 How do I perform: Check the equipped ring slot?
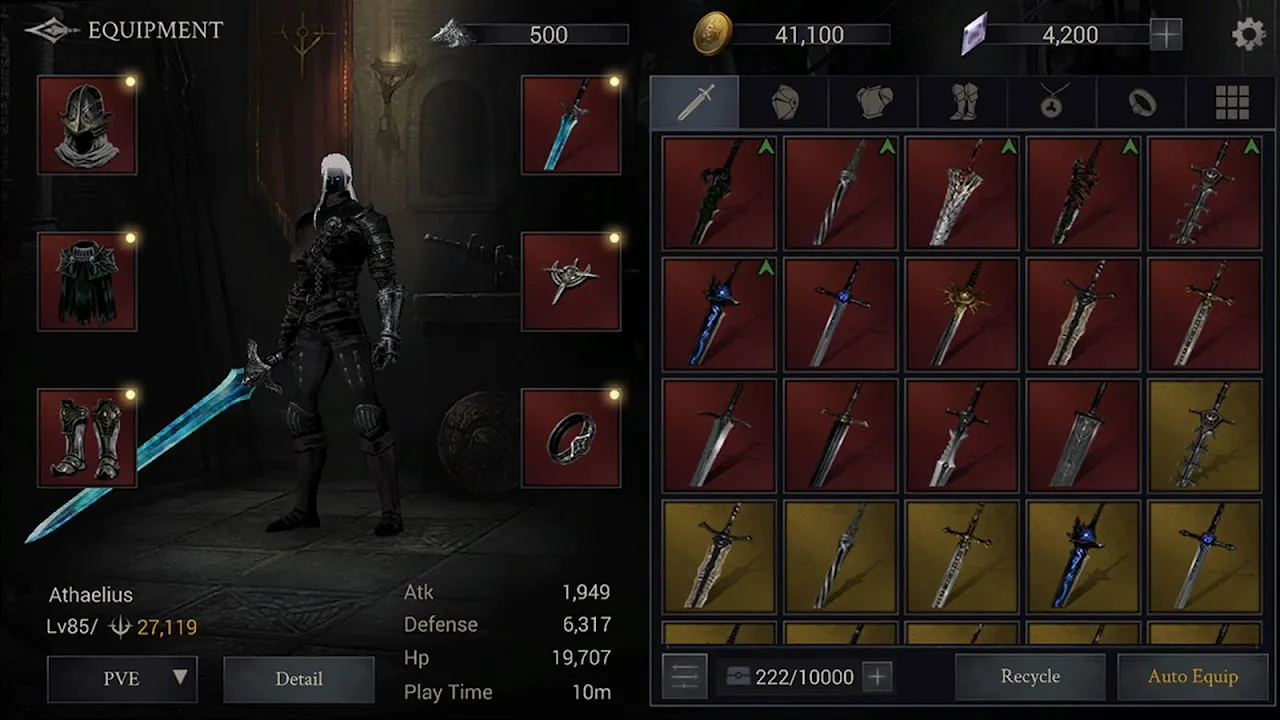tap(571, 437)
